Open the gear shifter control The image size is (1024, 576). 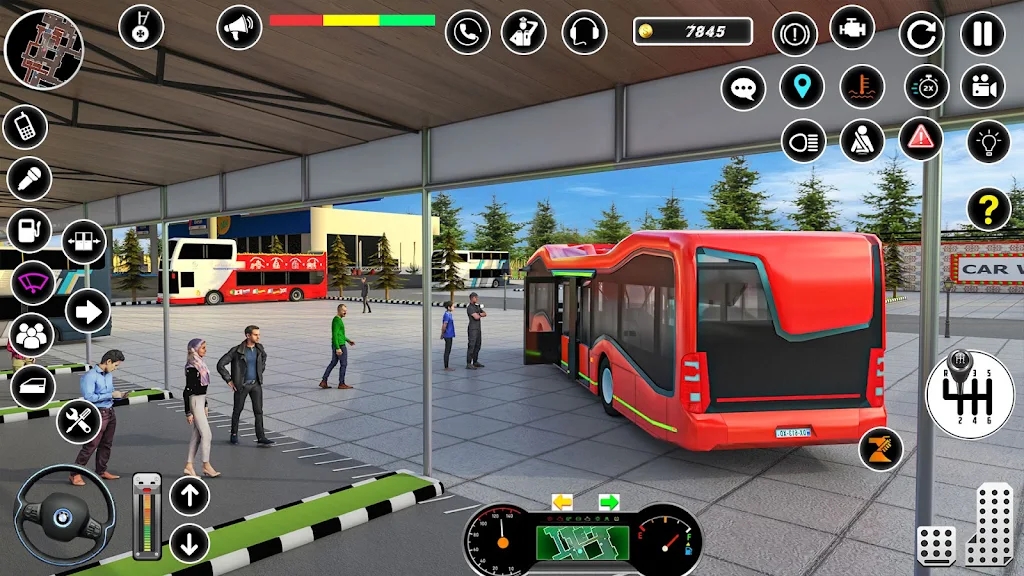(x=969, y=394)
